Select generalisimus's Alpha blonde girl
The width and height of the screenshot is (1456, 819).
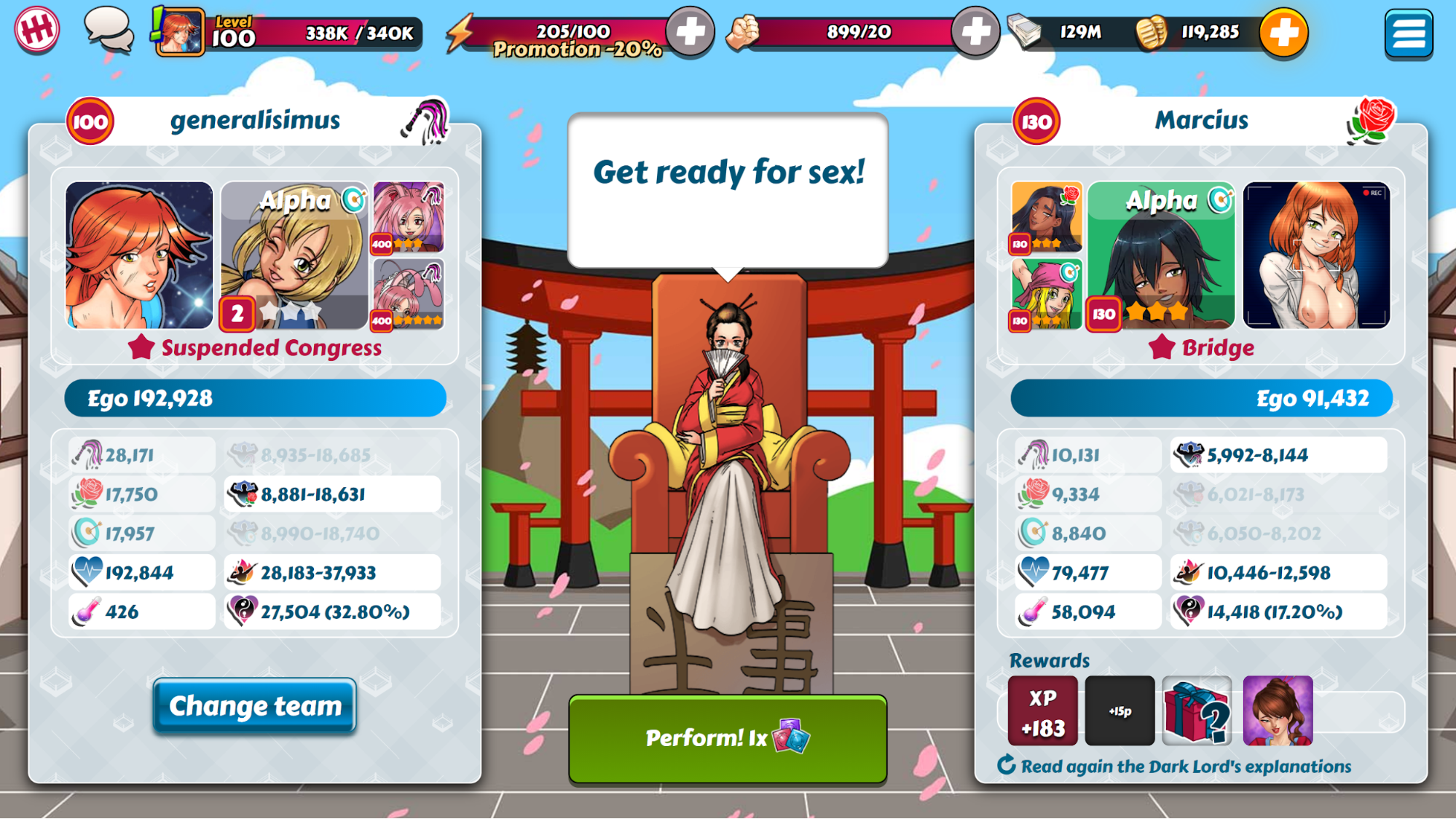(x=294, y=256)
